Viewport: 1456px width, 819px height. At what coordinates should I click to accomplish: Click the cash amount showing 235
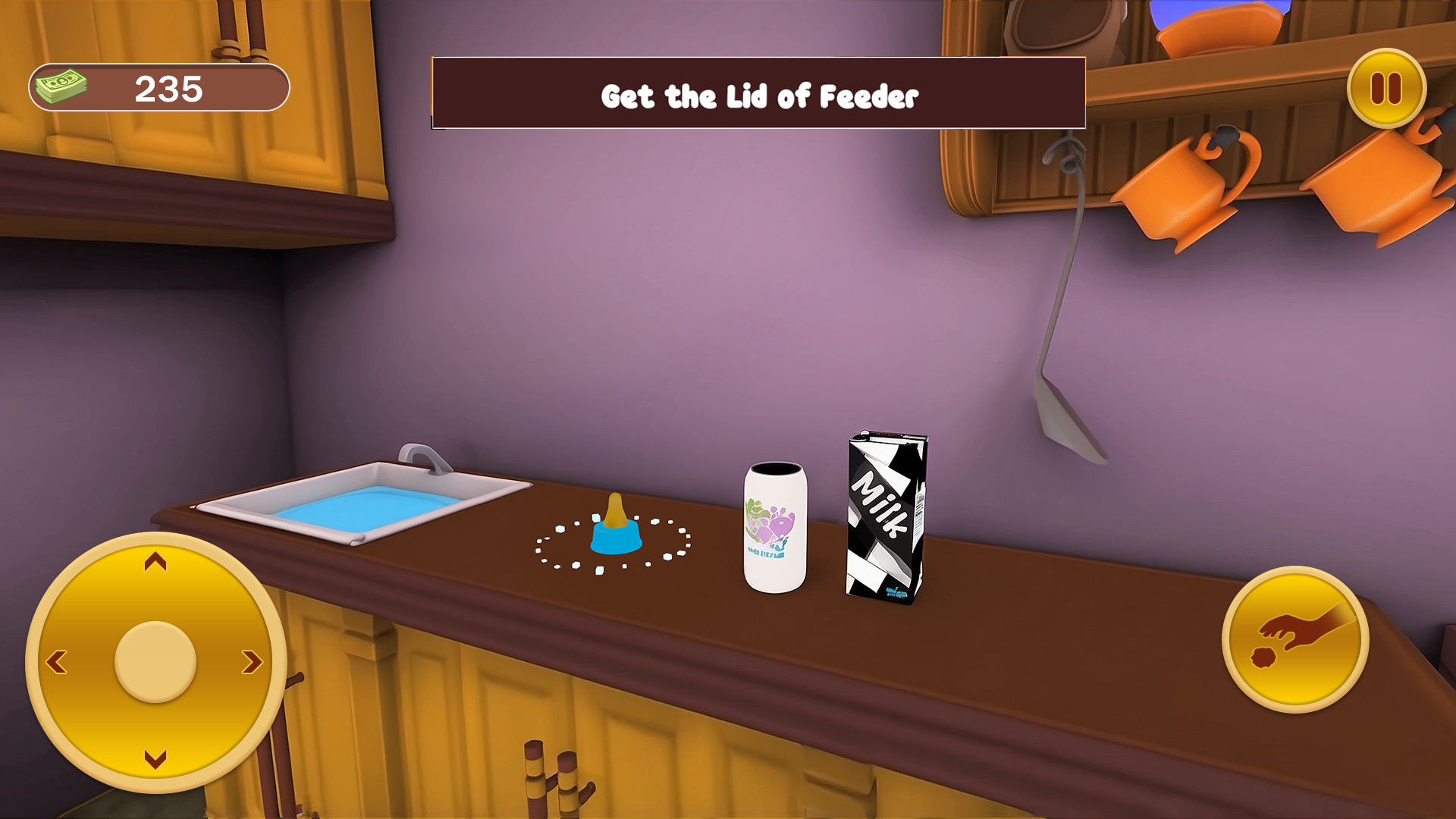click(169, 87)
